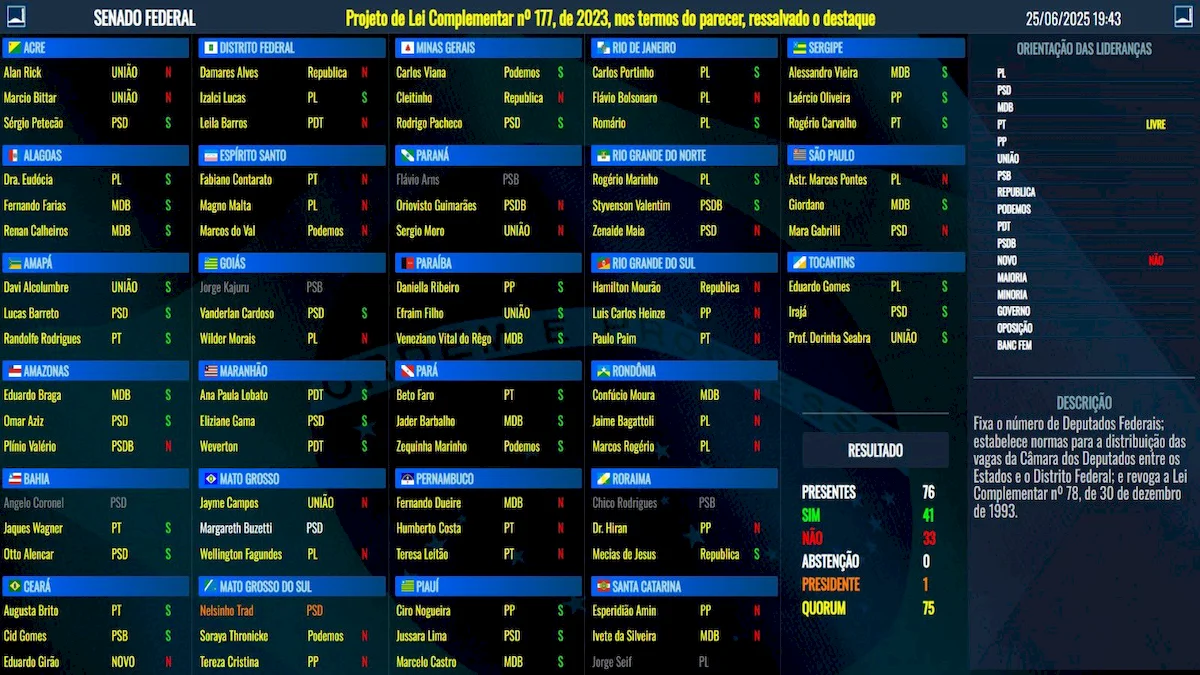Open Romário's vote entry
The height and width of the screenshot is (675, 1200).
[680, 123]
